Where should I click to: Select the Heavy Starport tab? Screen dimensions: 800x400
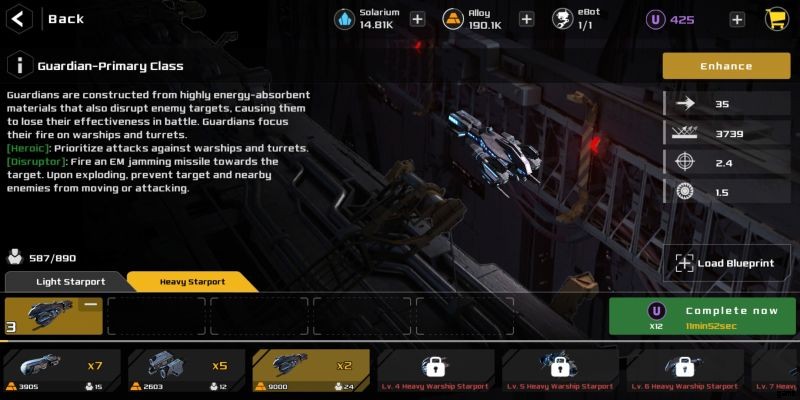[x=192, y=282]
